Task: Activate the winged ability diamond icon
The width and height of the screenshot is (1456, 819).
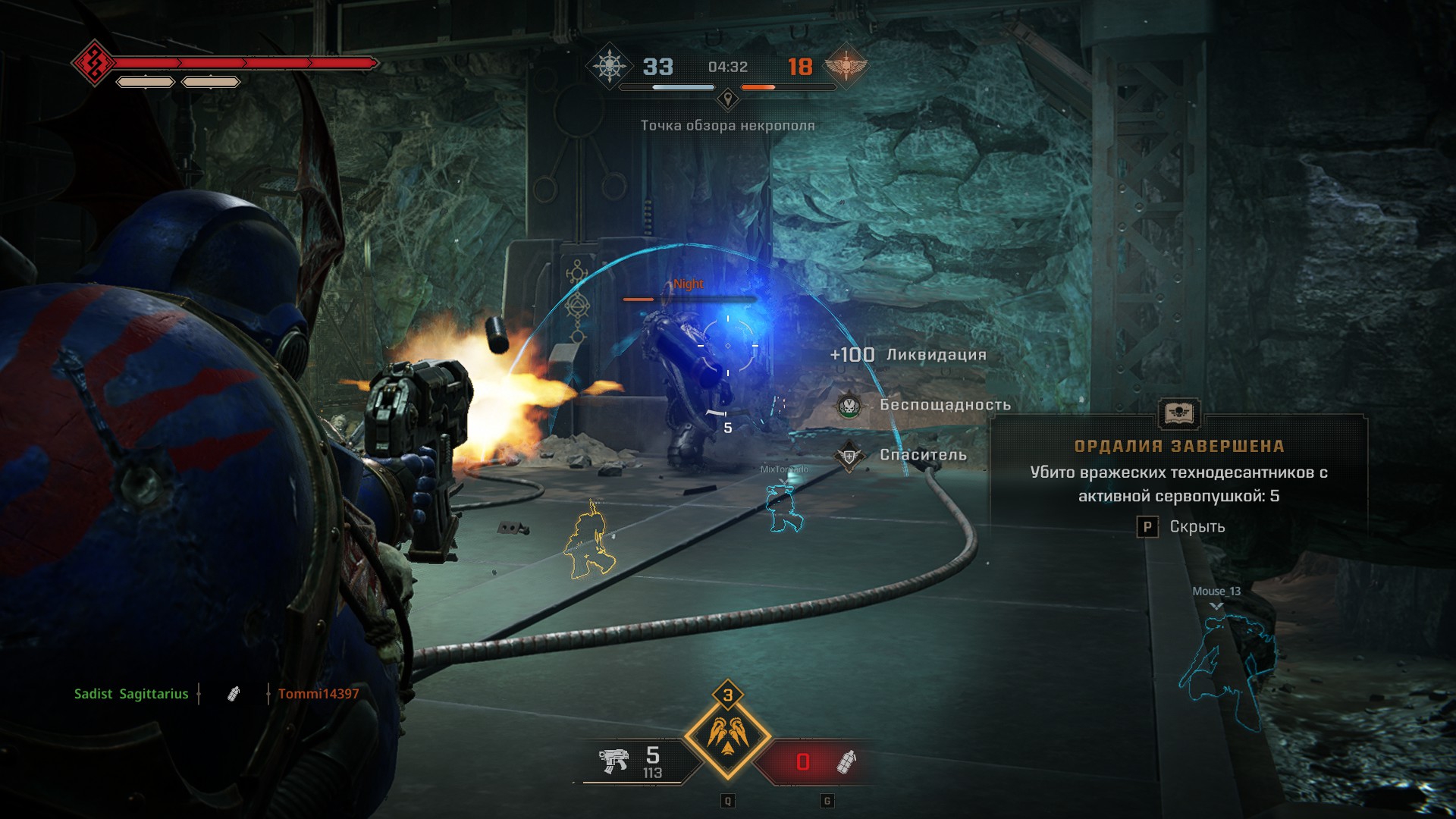Action: tap(727, 735)
